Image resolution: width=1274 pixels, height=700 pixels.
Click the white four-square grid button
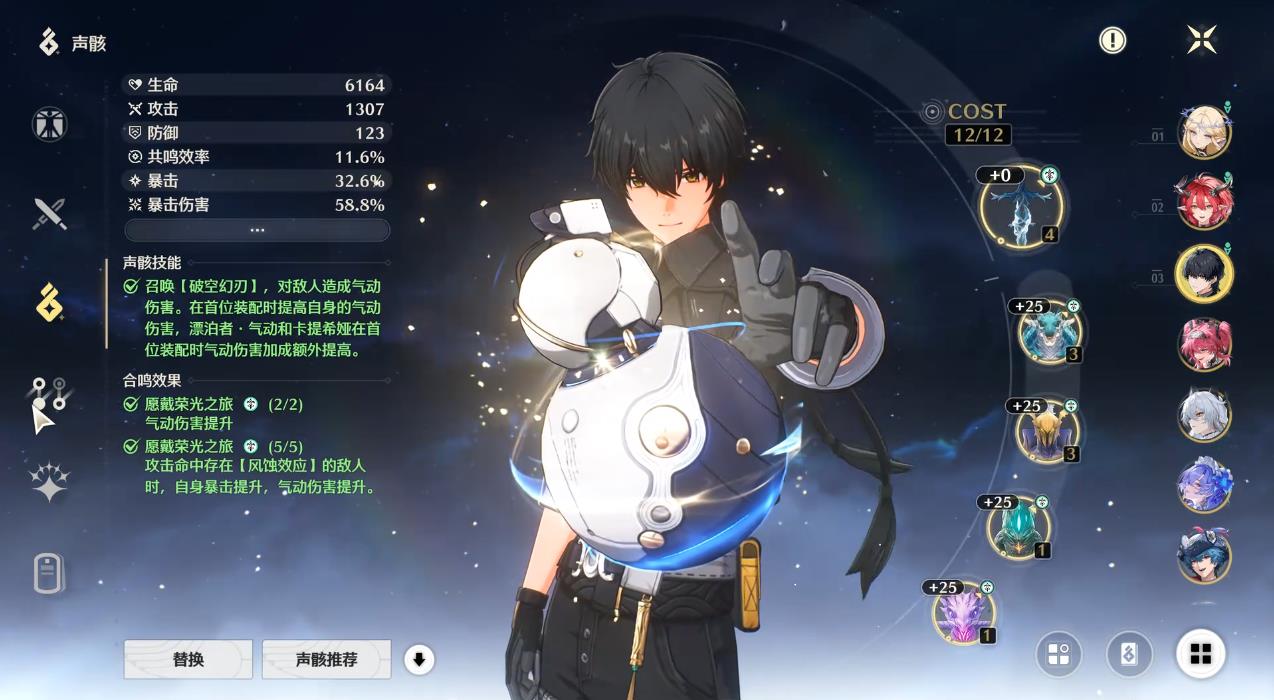tap(1201, 655)
